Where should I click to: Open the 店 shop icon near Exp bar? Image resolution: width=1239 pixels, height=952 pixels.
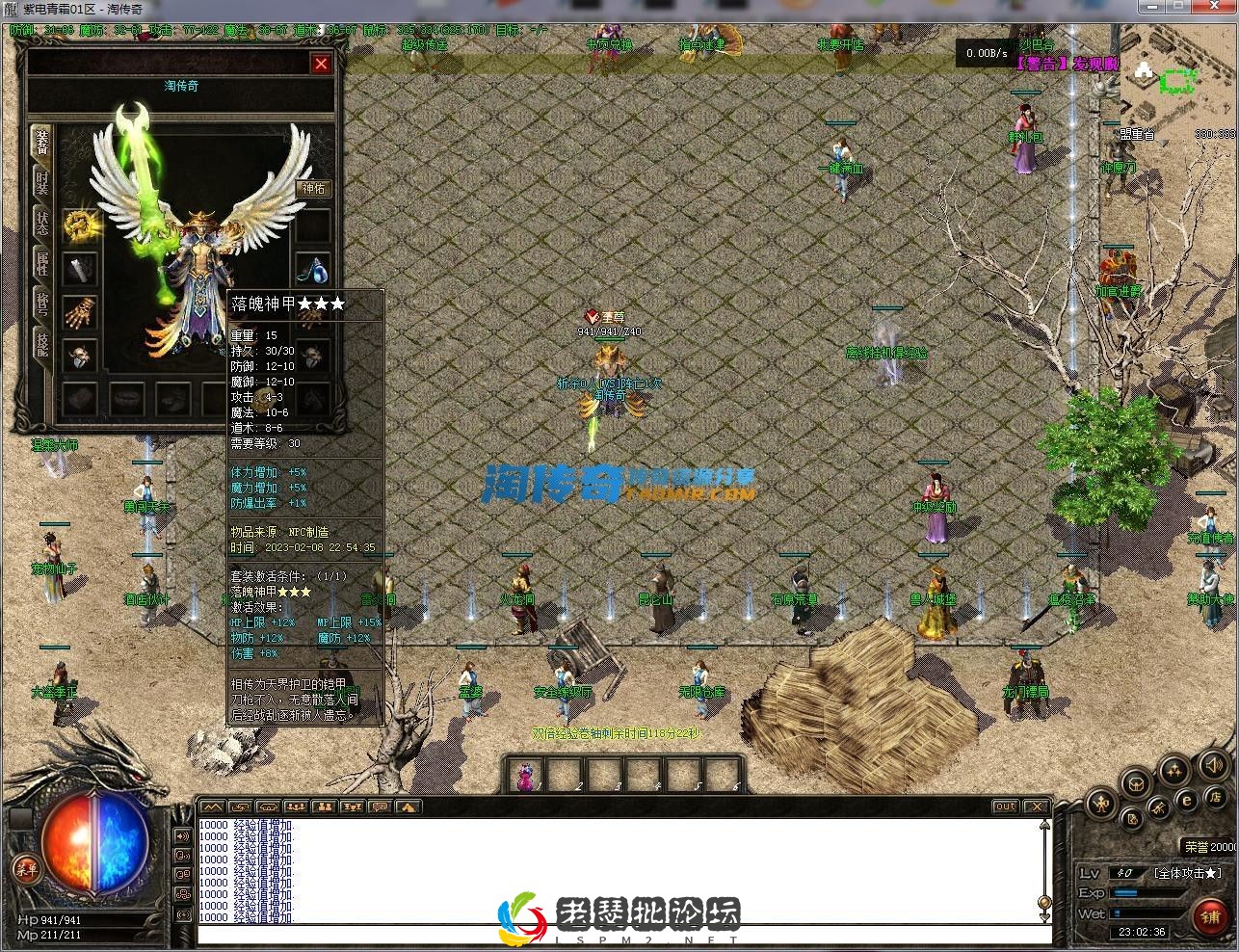pos(1216,799)
